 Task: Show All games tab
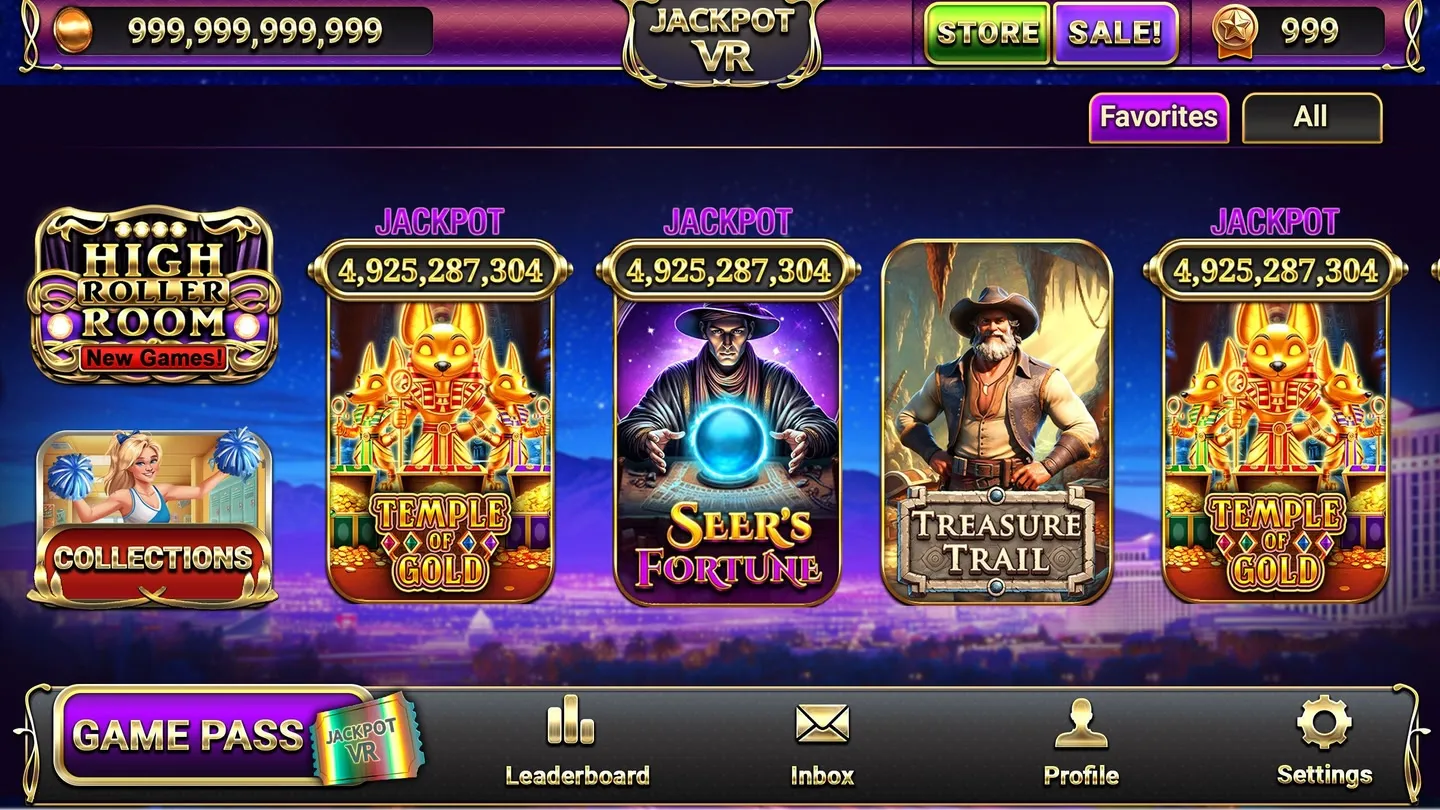click(x=1311, y=118)
